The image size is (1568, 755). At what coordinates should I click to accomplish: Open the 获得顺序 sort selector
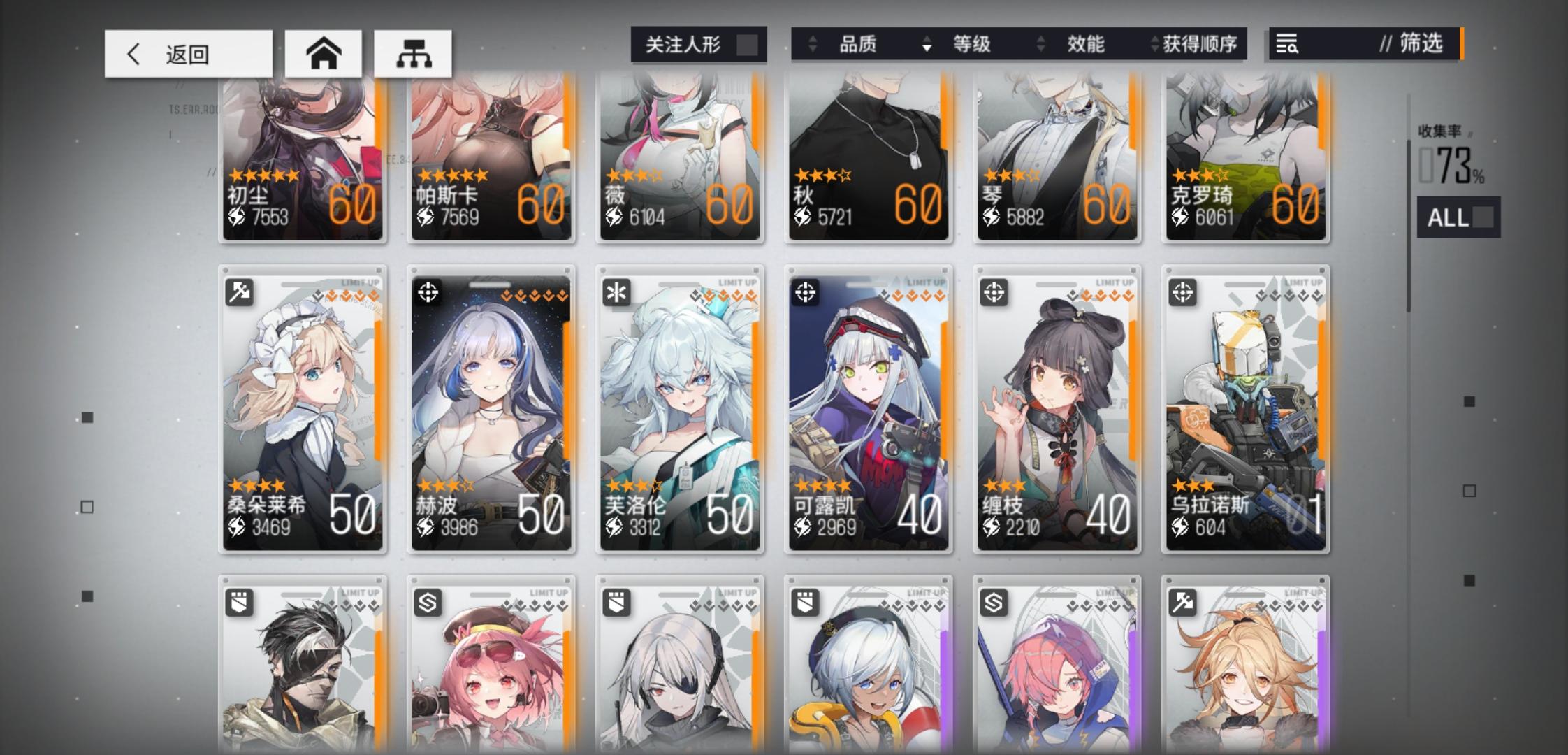tap(1199, 44)
